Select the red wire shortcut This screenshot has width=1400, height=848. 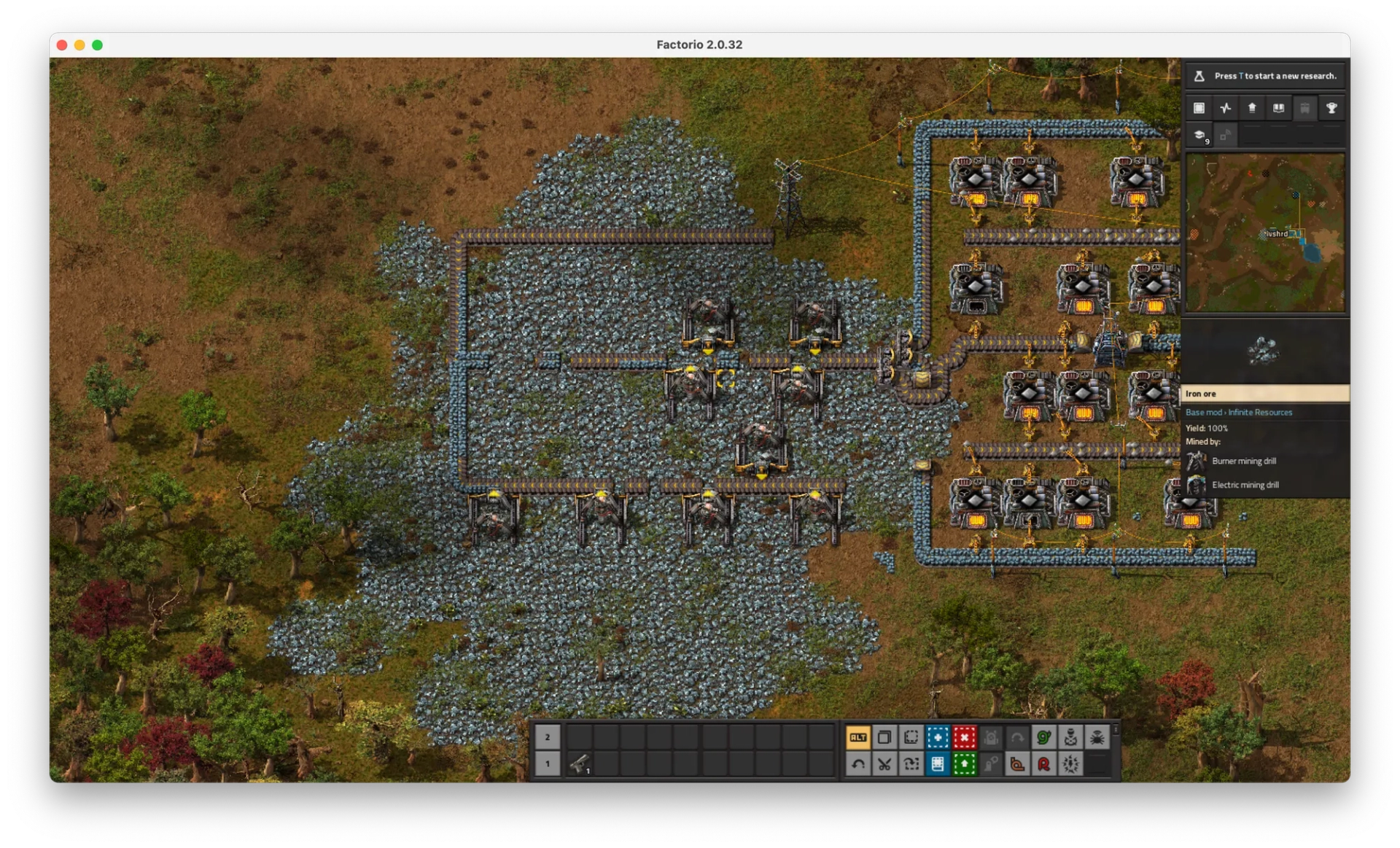click(x=1043, y=764)
